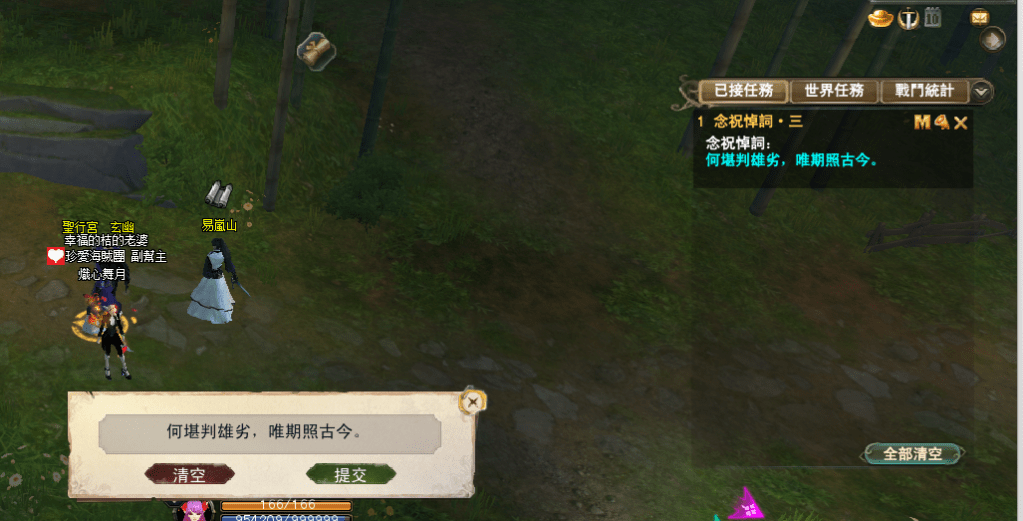
Task: Click the horn icon beside the quest
Action: point(941,122)
